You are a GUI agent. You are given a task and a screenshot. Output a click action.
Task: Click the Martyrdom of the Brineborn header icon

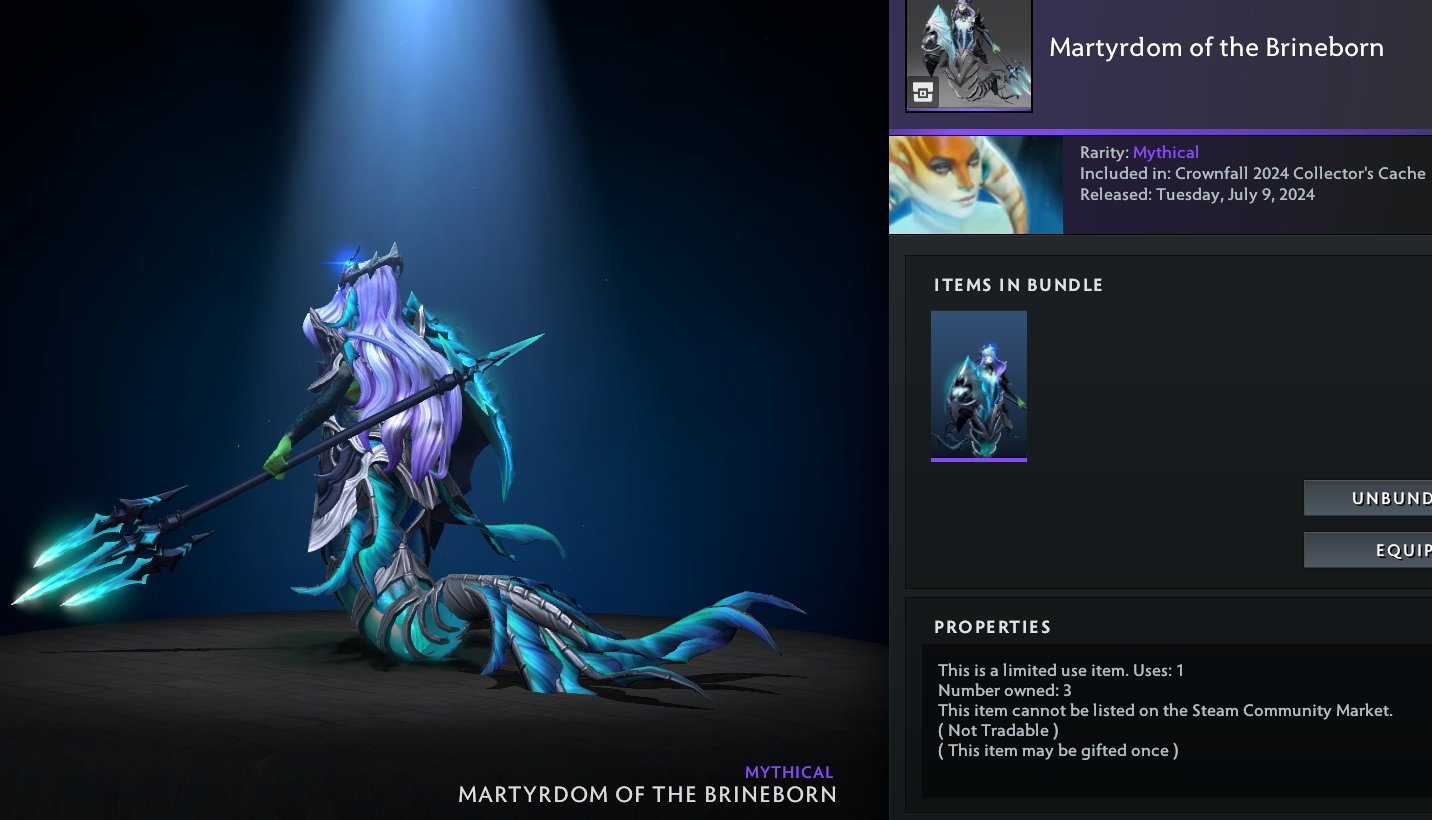968,55
